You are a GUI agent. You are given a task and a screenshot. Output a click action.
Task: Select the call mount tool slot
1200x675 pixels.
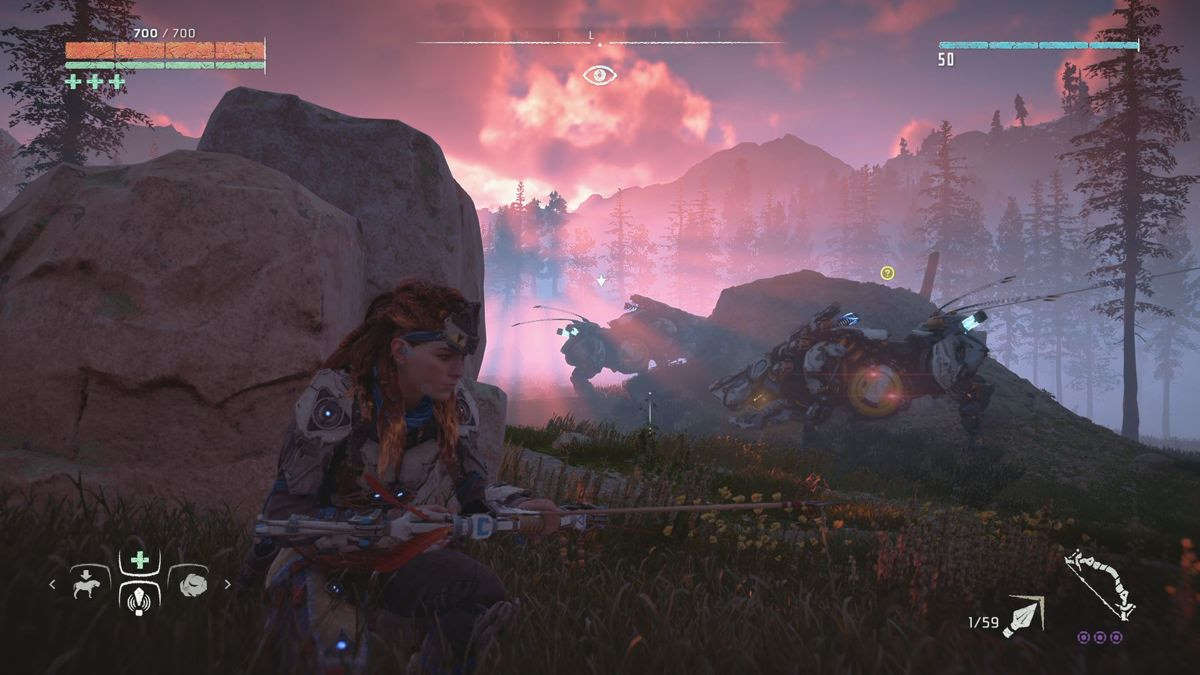point(90,584)
